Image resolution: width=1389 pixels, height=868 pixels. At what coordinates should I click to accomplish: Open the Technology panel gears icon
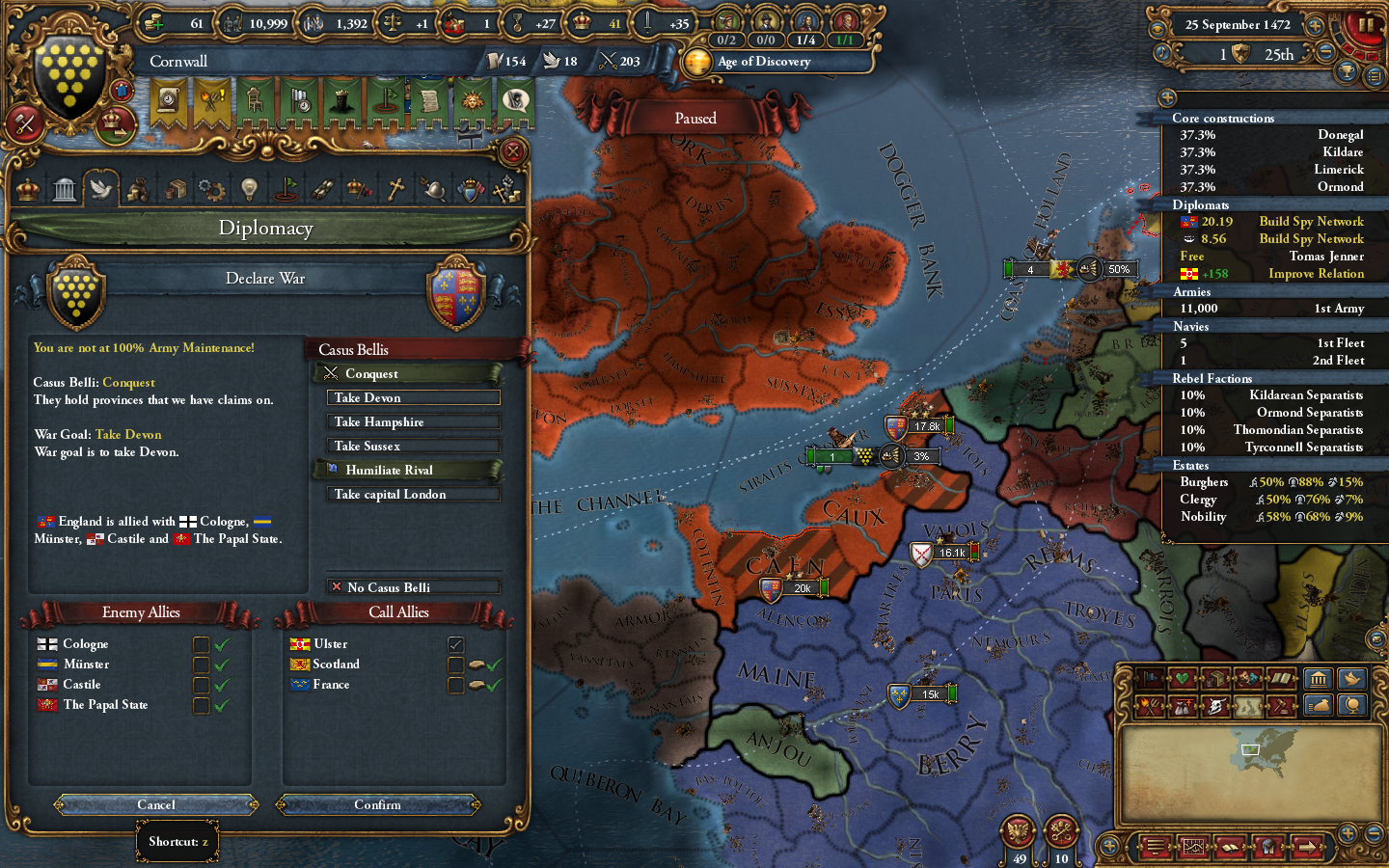(211, 188)
